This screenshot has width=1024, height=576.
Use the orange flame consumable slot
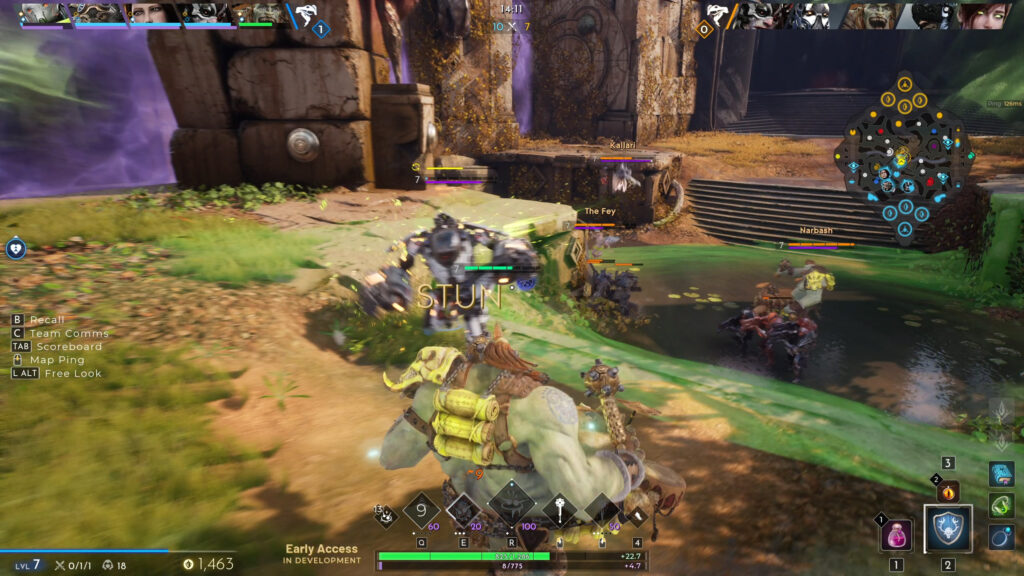(x=948, y=491)
